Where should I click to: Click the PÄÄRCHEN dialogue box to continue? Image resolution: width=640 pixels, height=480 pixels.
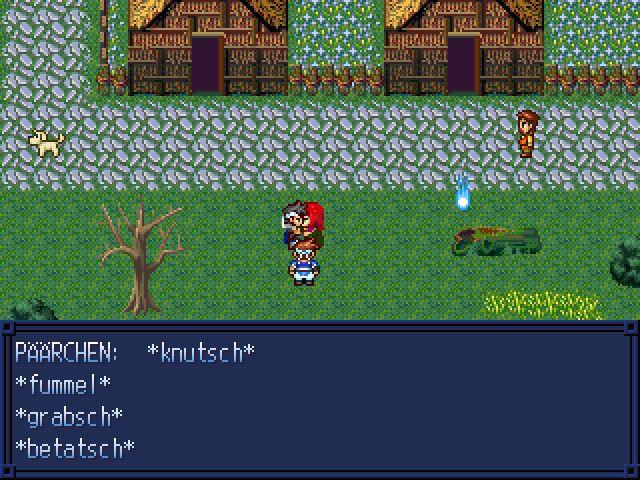(320, 400)
